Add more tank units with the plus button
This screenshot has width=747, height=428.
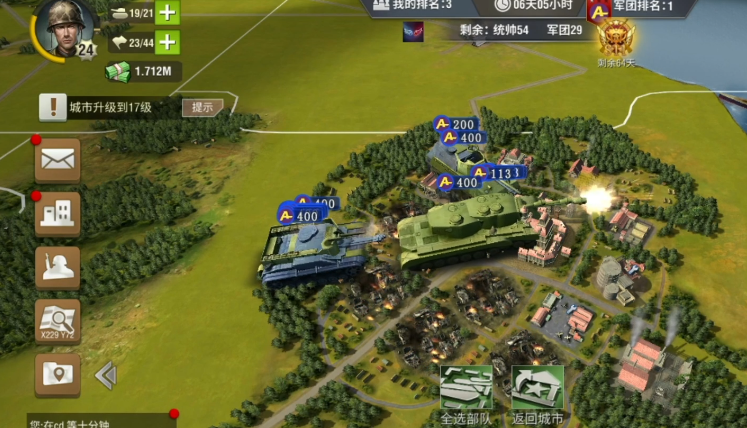[x=168, y=13]
